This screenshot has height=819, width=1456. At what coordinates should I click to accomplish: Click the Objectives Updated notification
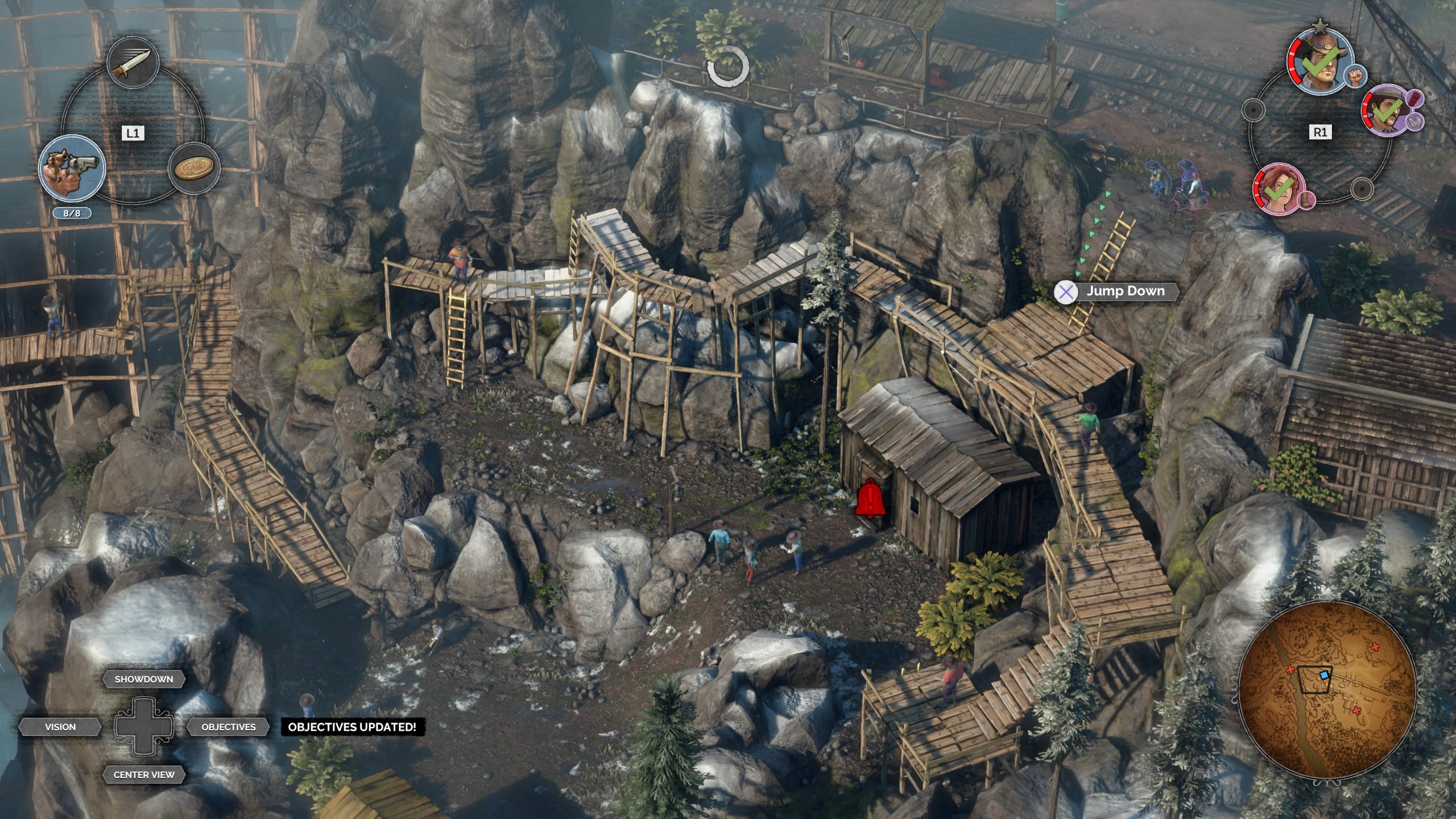pos(352,727)
